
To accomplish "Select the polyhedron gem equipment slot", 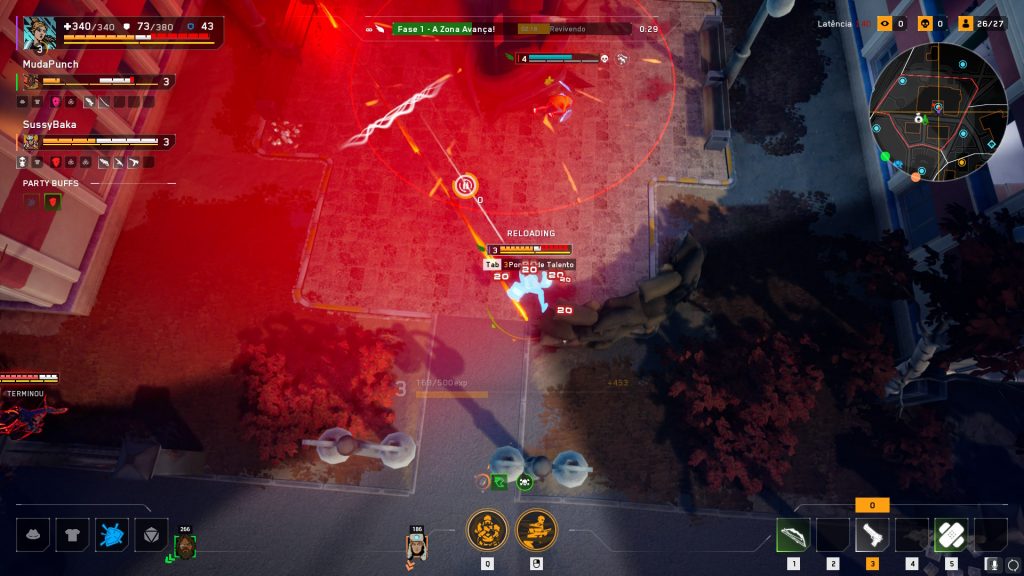I will (150, 536).
